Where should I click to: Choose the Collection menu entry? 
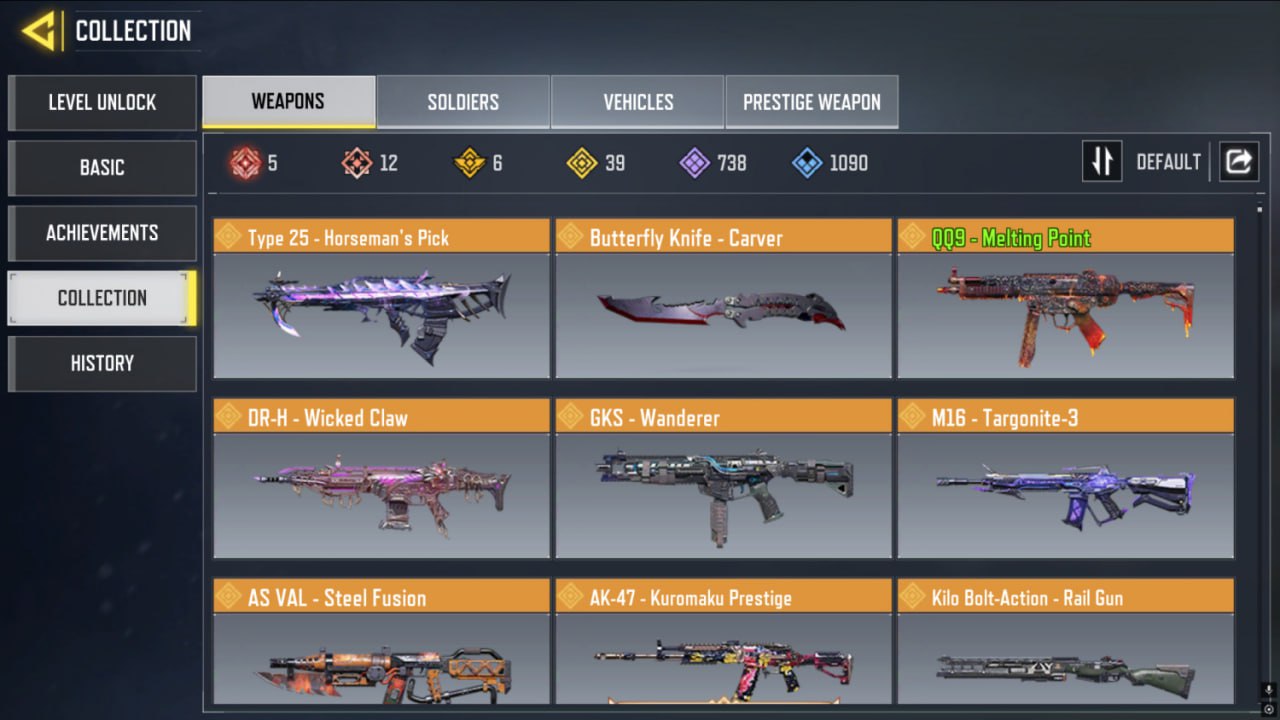[x=102, y=298]
